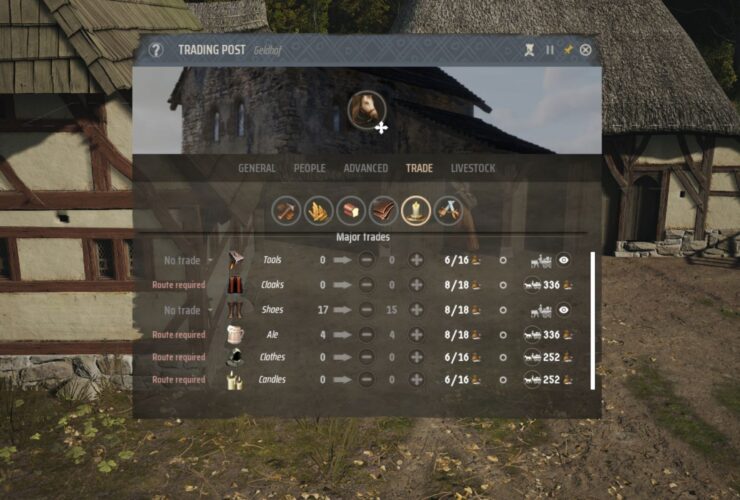
Task: Decrease the desired surplus for Ale
Action: click(367, 334)
